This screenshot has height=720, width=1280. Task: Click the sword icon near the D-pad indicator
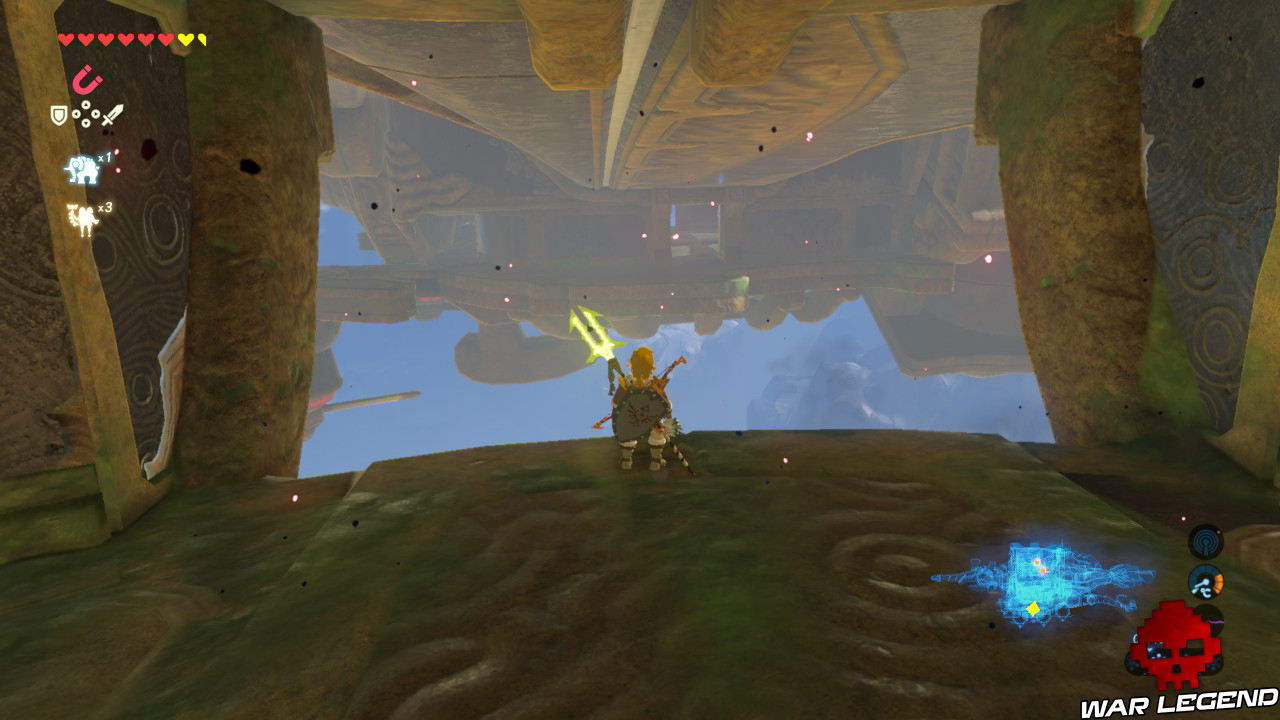point(112,115)
